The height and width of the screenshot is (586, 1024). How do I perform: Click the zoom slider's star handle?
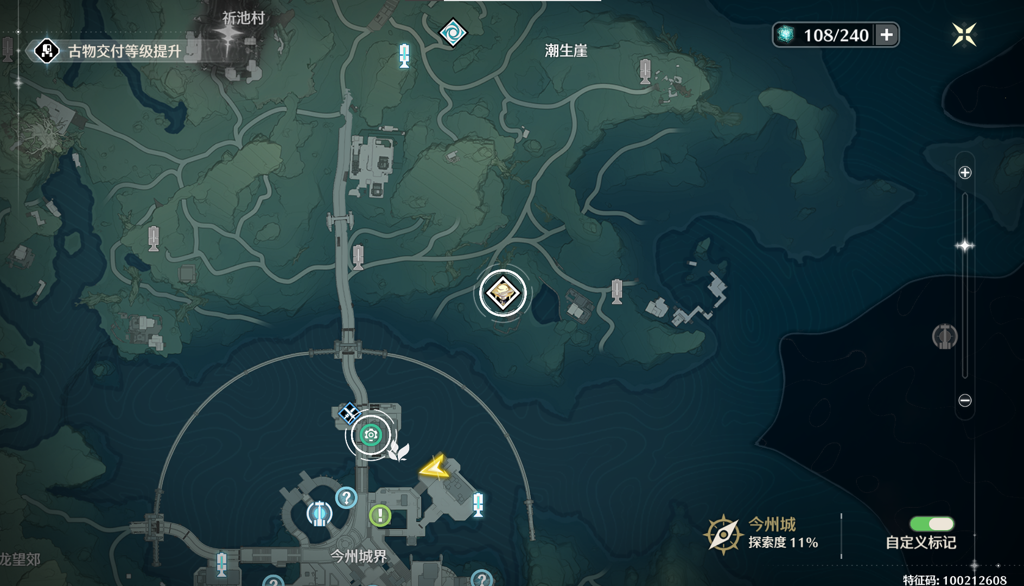pos(965,245)
